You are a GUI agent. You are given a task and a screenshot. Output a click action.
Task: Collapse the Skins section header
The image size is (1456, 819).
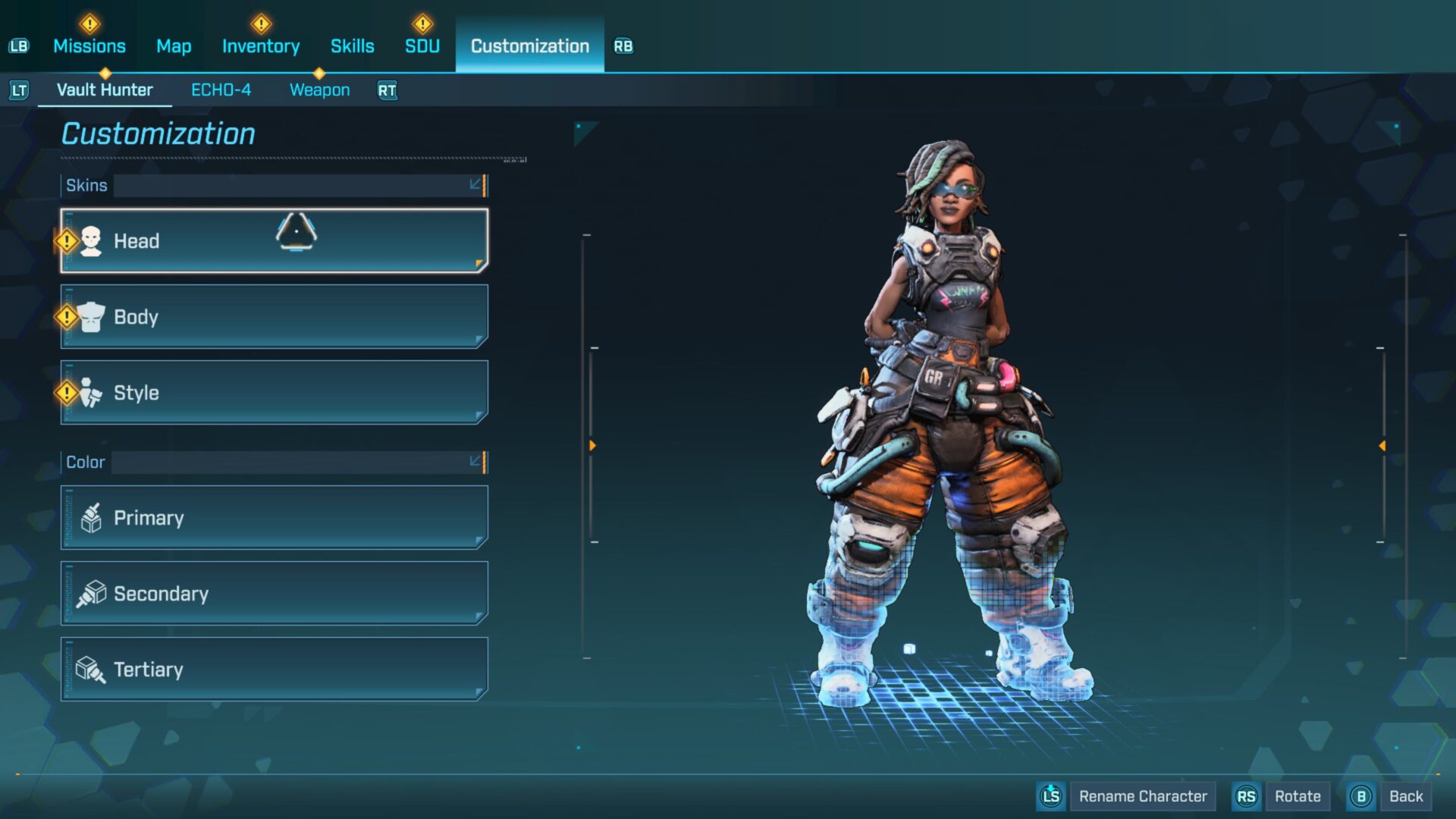pyautogui.click(x=475, y=185)
